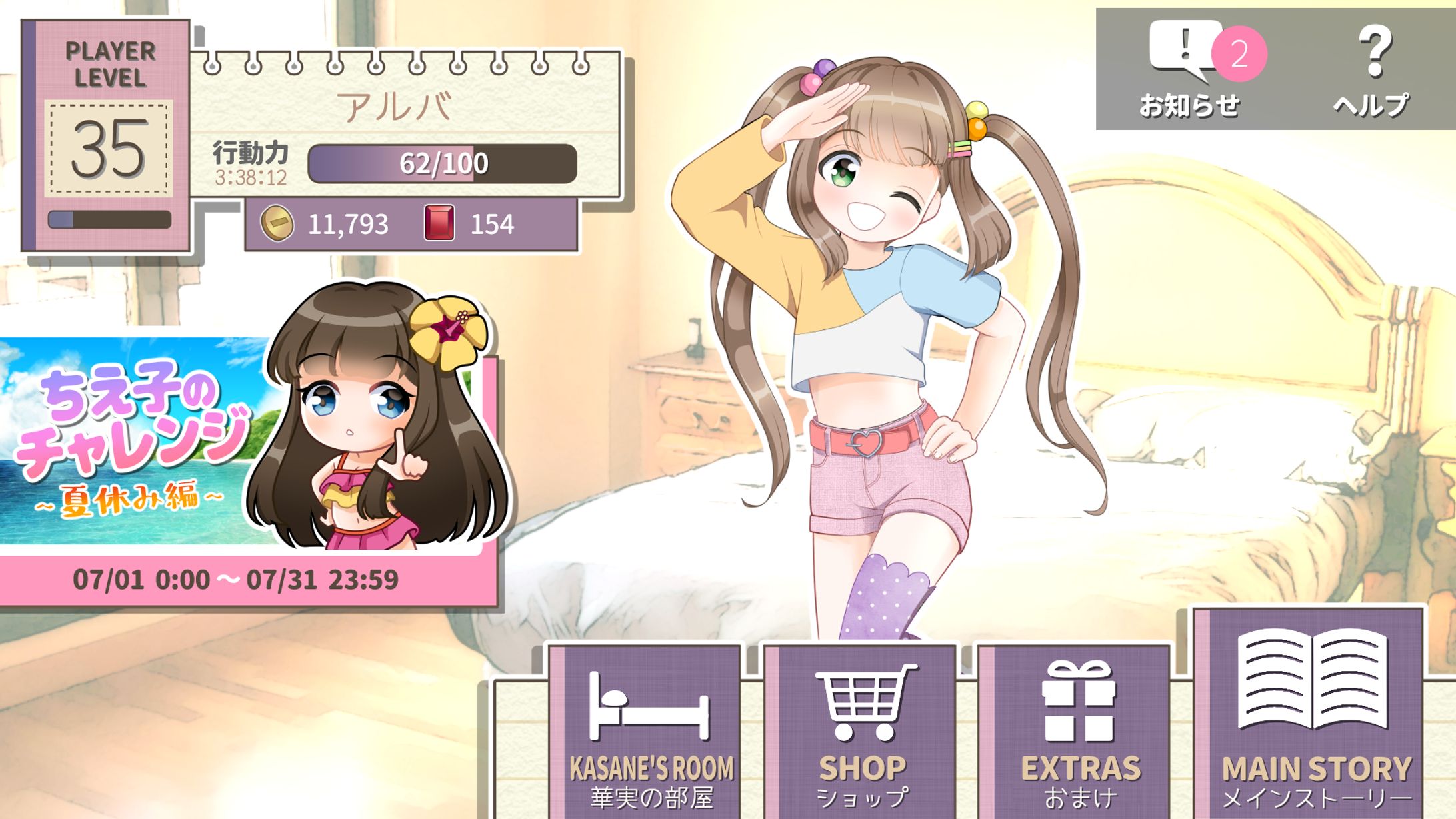Select the player name アルバ
1456x819 pixels.
[395, 107]
